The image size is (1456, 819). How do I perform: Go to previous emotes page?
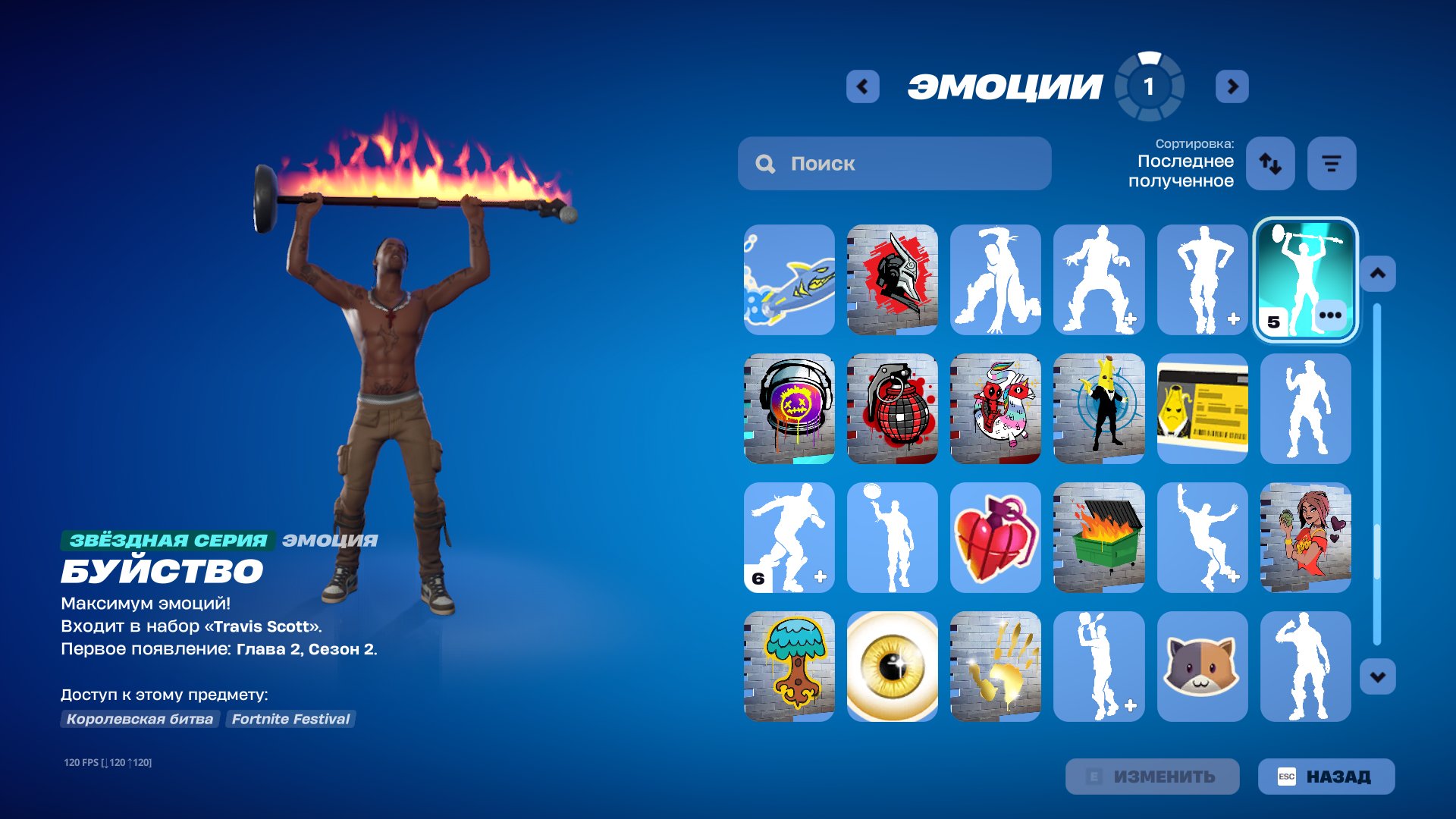click(x=861, y=86)
